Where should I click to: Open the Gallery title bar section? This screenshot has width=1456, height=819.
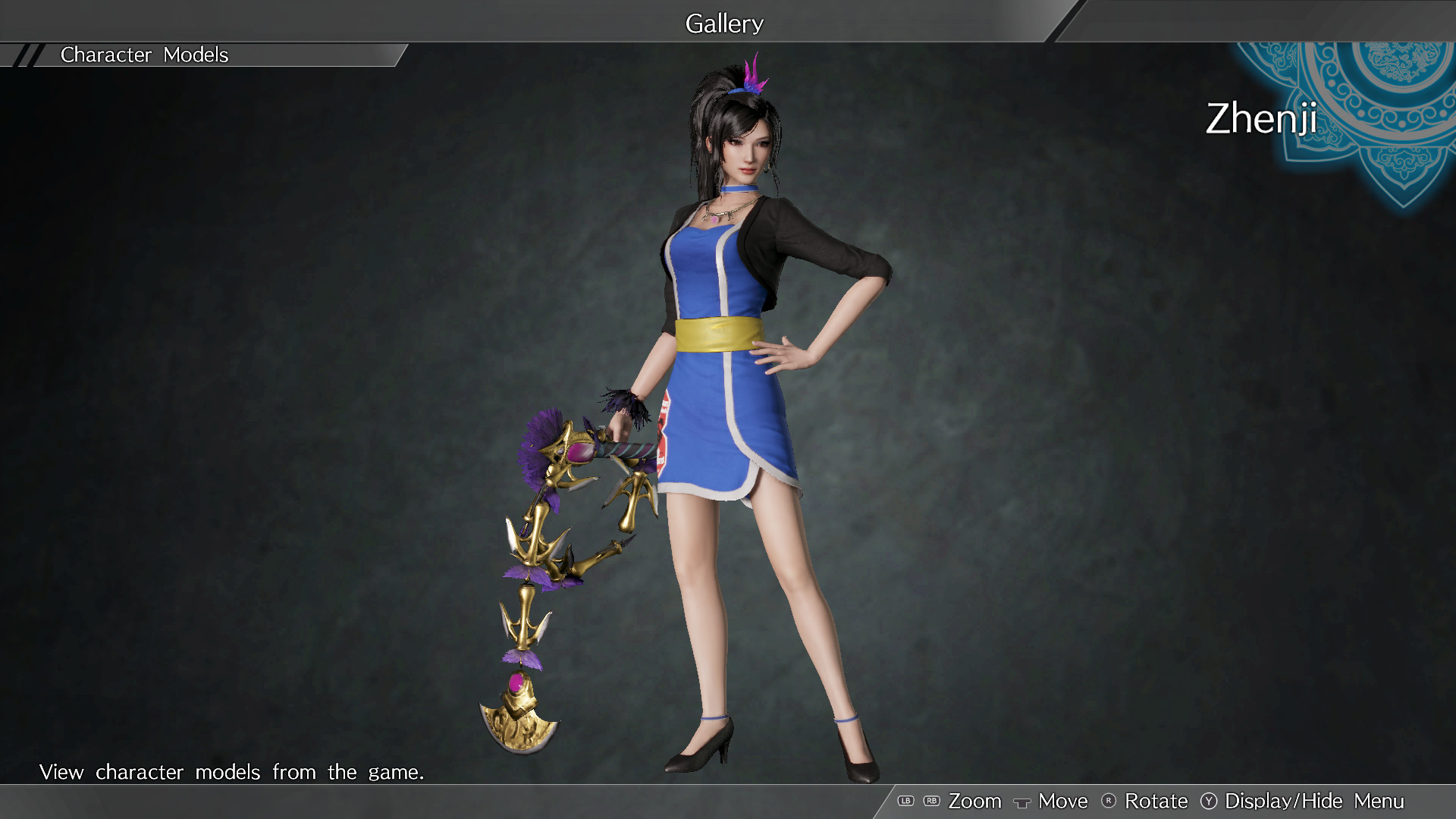coord(723,23)
